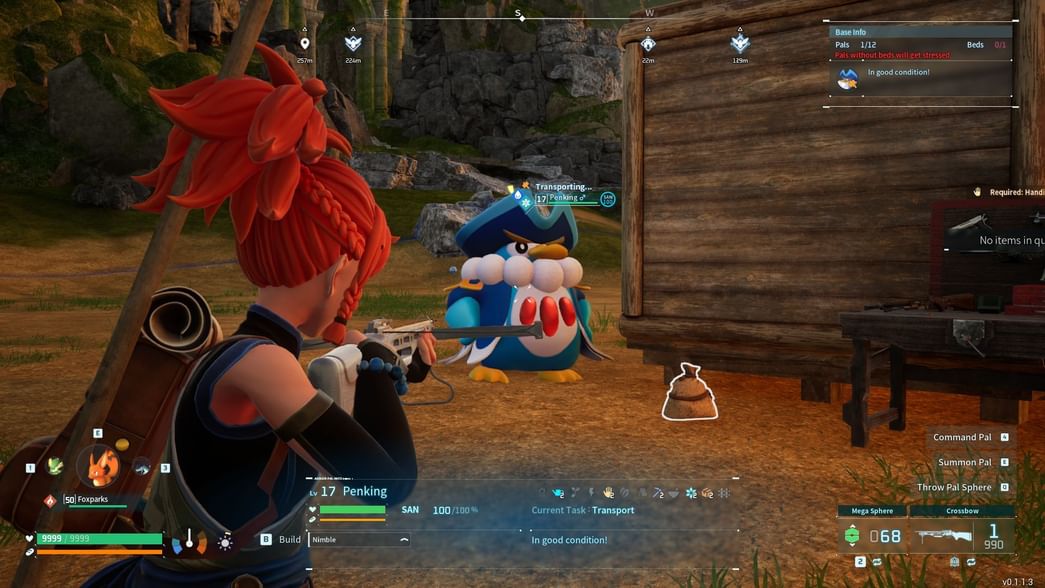Select the Nimble passive skill box
This screenshot has width=1045, height=588.
(x=359, y=539)
